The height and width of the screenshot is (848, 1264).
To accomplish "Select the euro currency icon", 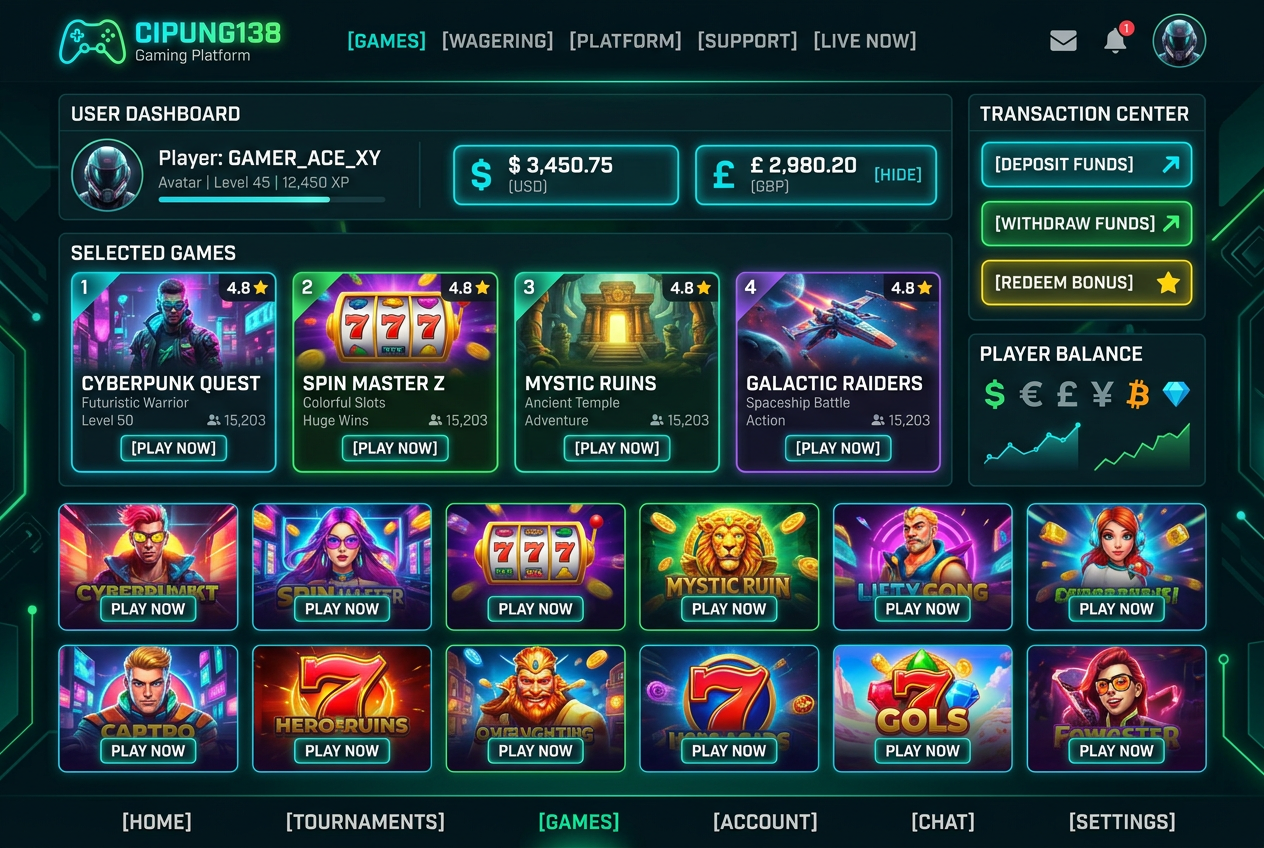I will tap(1030, 394).
